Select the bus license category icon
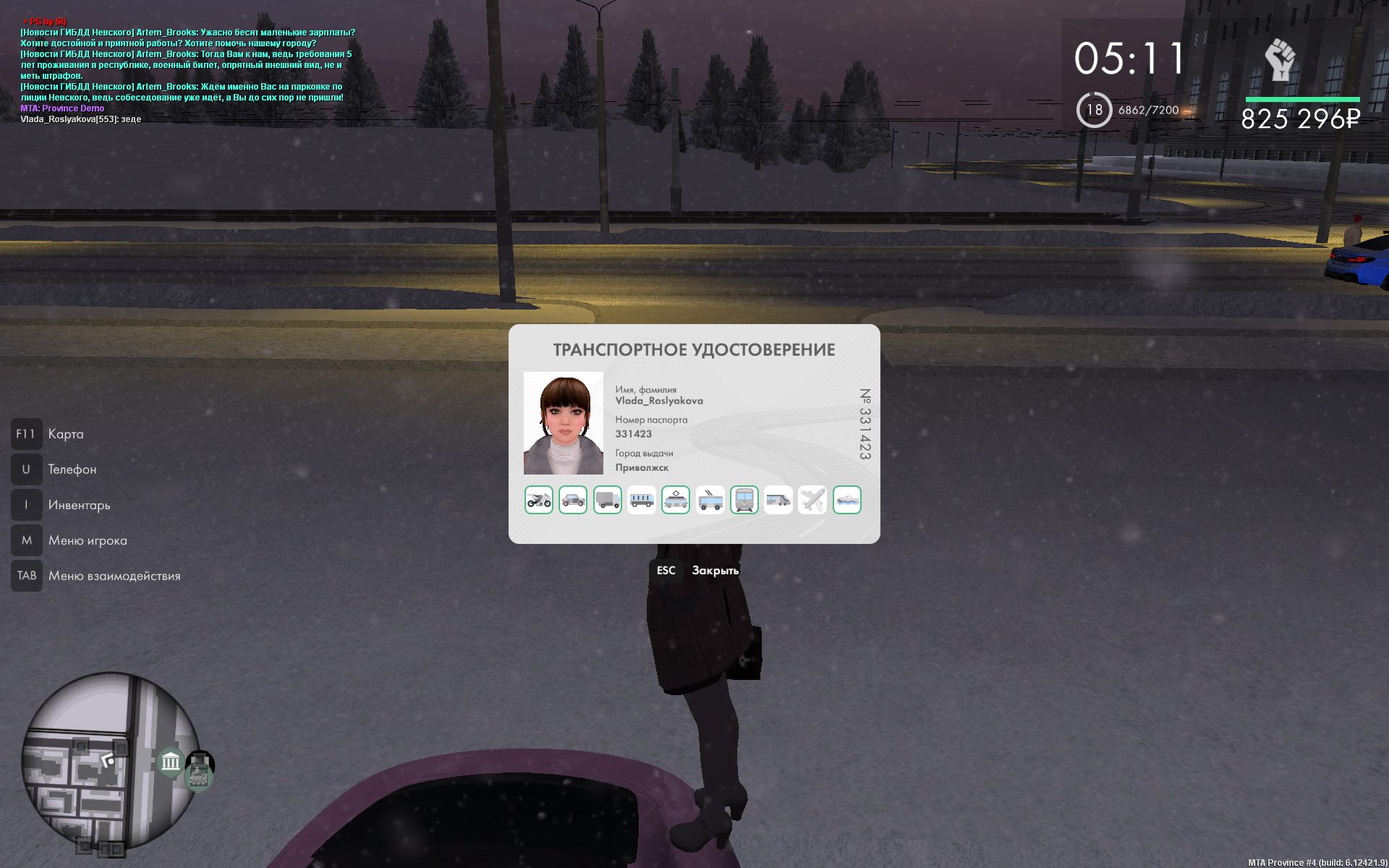 (x=642, y=500)
